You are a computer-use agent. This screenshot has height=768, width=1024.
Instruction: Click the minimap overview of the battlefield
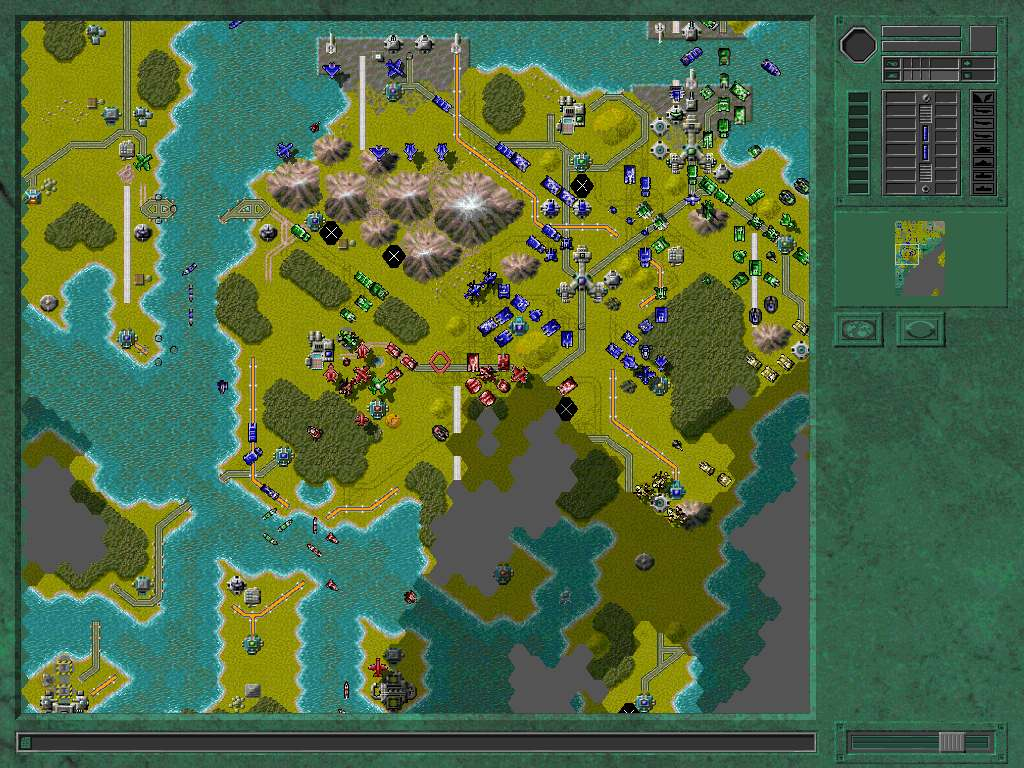[x=920, y=258]
